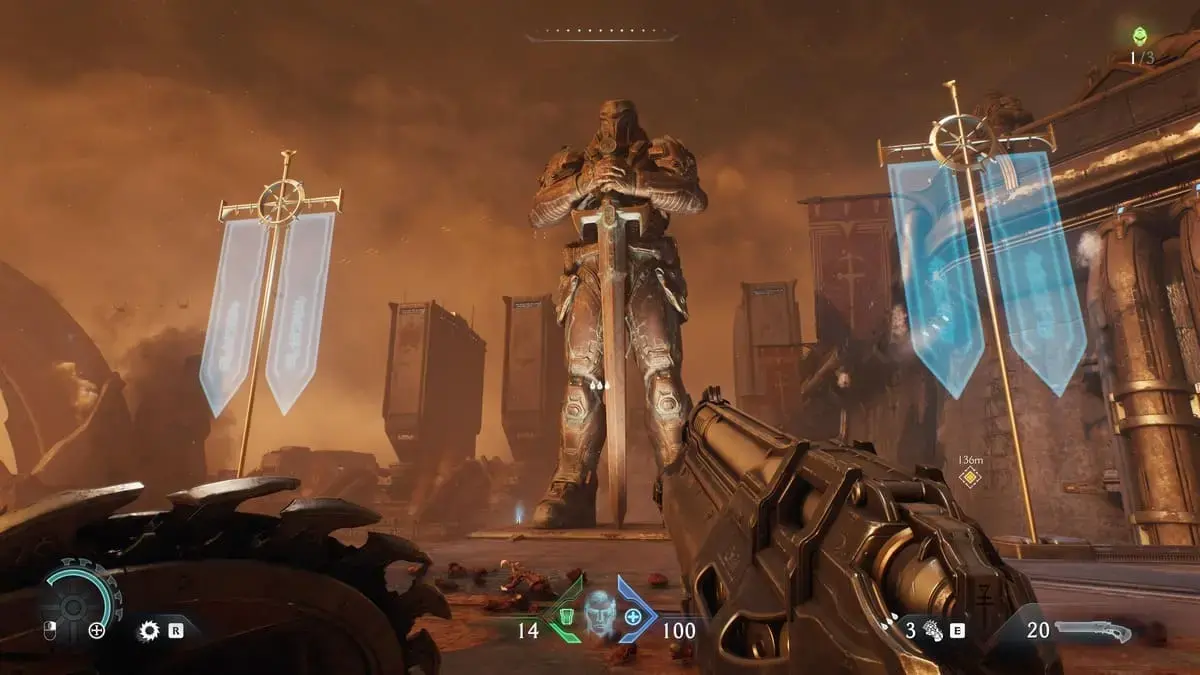Click the shield saw gear icon

pyautogui.click(x=150, y=631)
